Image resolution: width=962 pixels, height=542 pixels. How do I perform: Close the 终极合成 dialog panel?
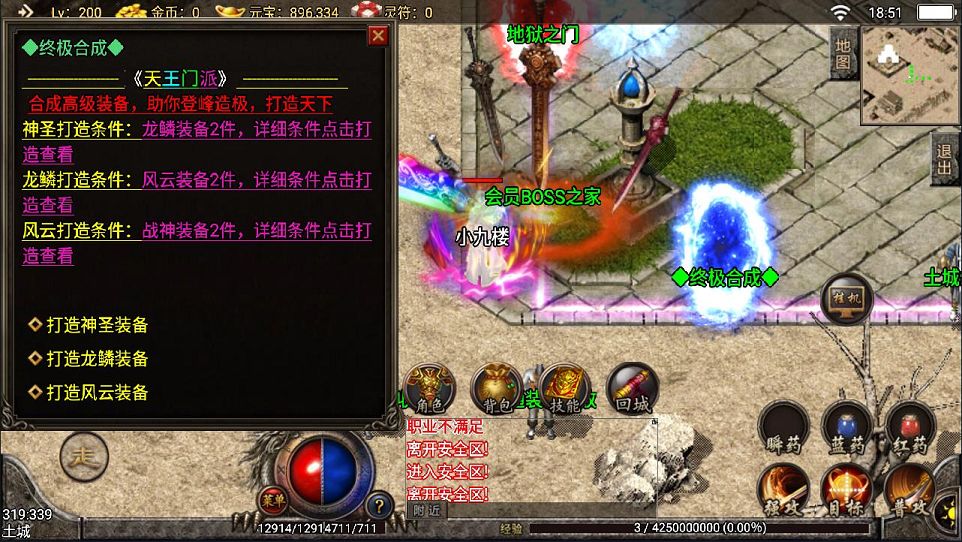(378, 36)
